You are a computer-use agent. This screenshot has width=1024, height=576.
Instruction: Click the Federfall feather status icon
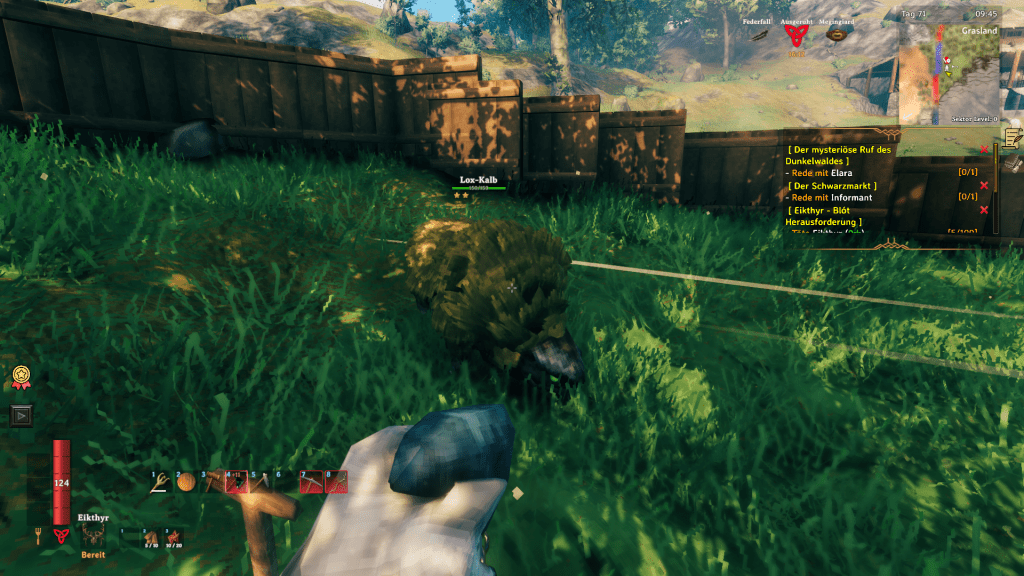756,36
